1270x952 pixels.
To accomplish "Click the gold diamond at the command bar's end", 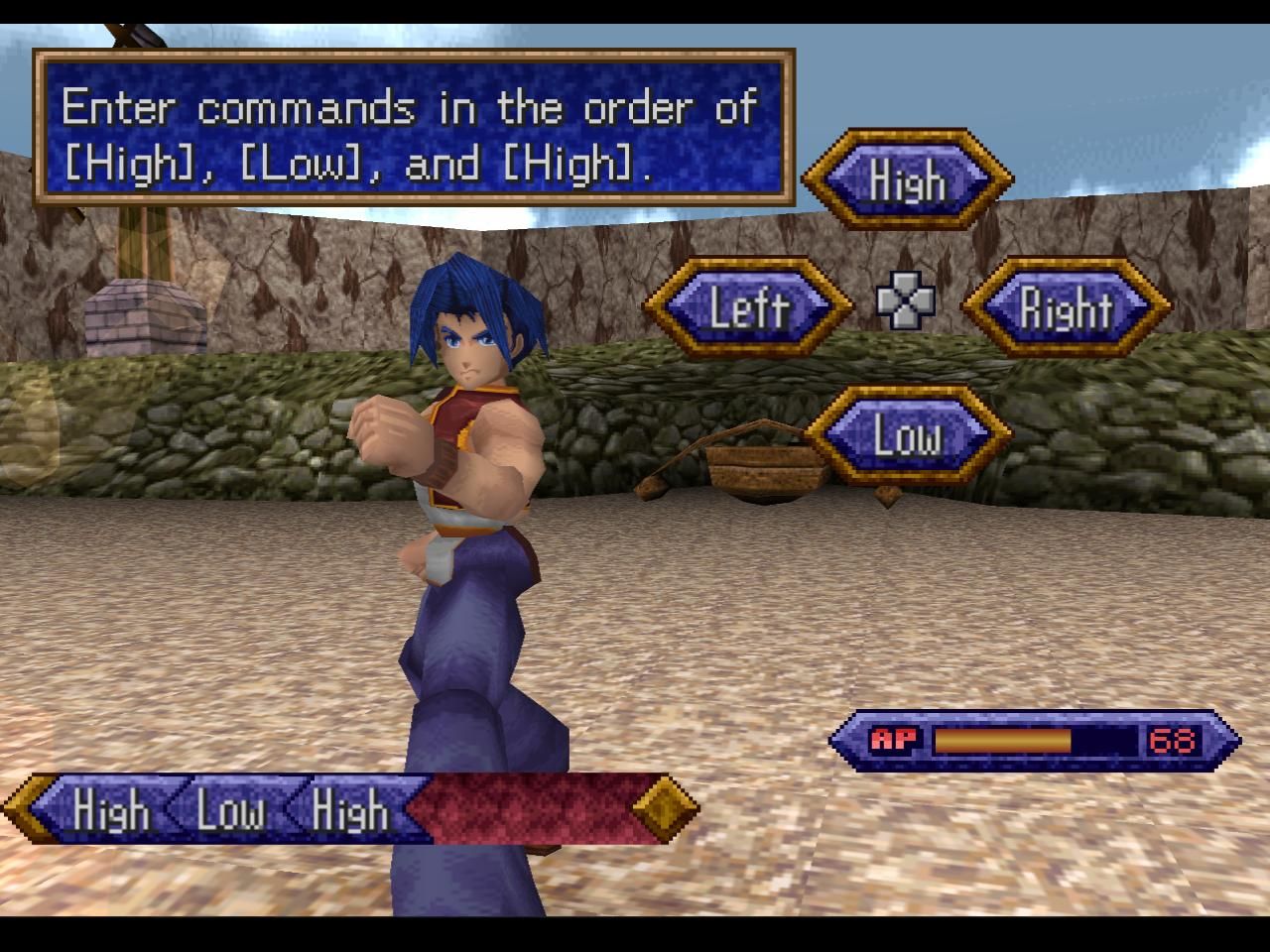I will point(666,809).
